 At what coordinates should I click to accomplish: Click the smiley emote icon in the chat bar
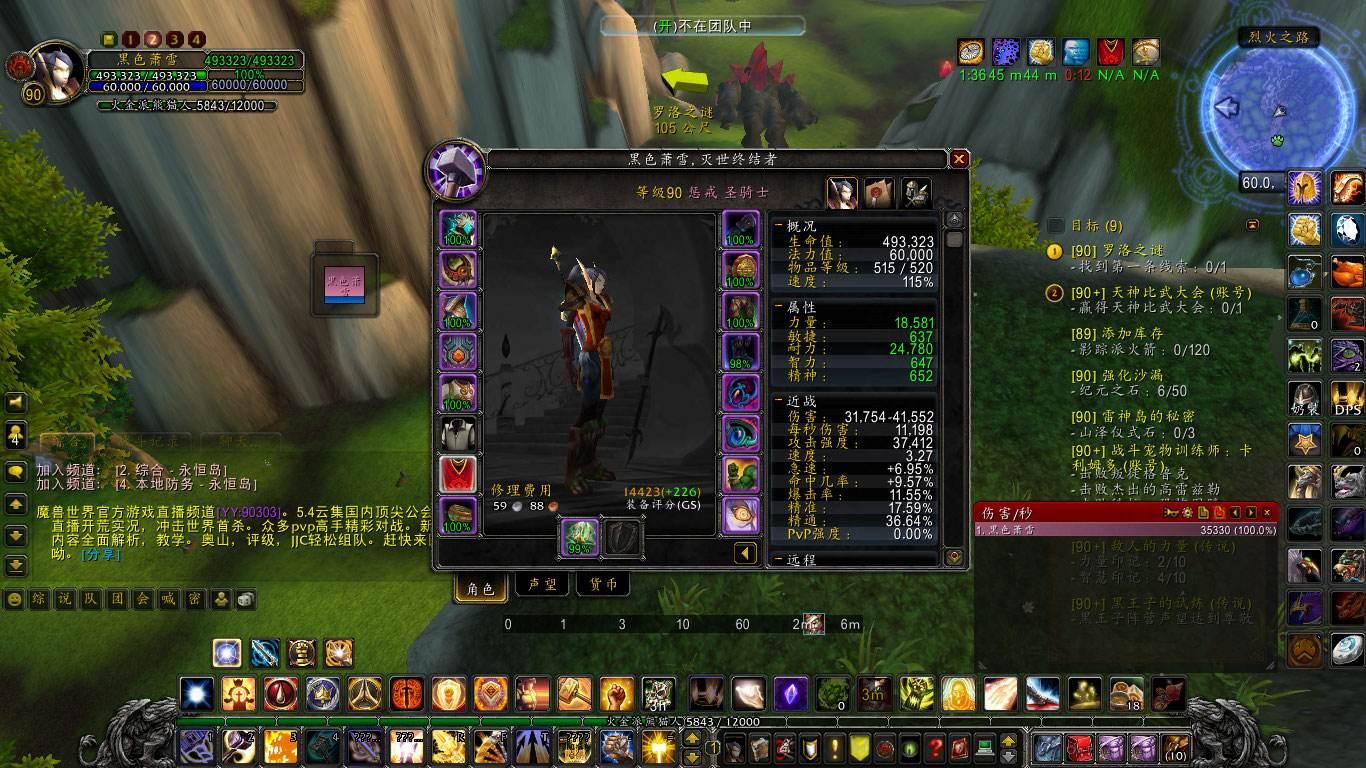pyautogui.click(x=12, y=600)
